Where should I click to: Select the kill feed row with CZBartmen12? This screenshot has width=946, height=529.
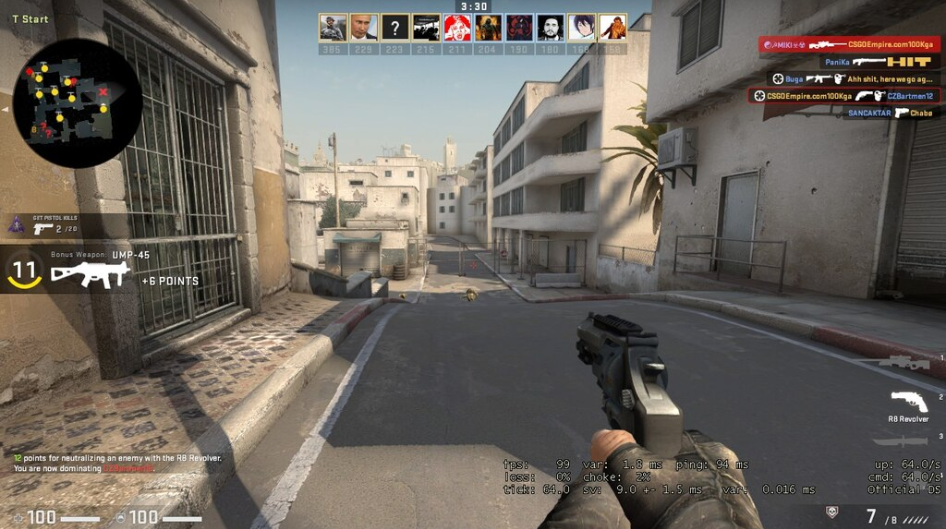pyautogui.click(x=845, y=96)
